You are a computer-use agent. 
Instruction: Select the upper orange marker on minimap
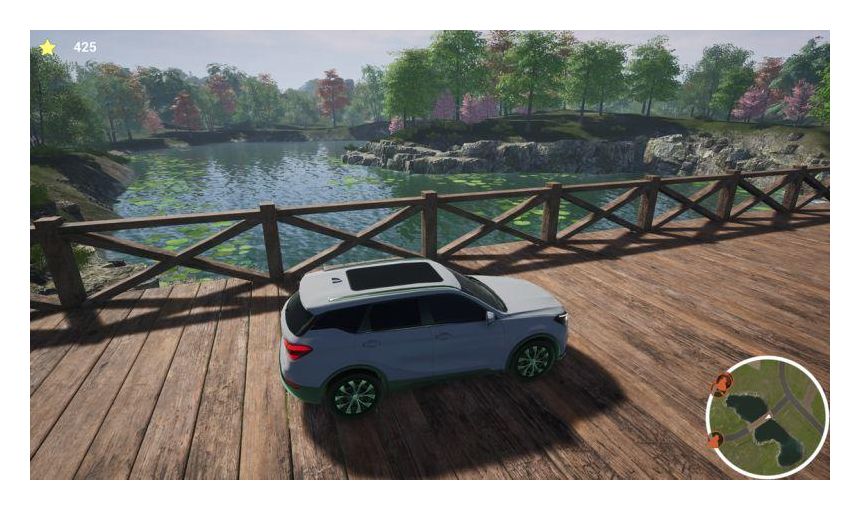(721, 383)
